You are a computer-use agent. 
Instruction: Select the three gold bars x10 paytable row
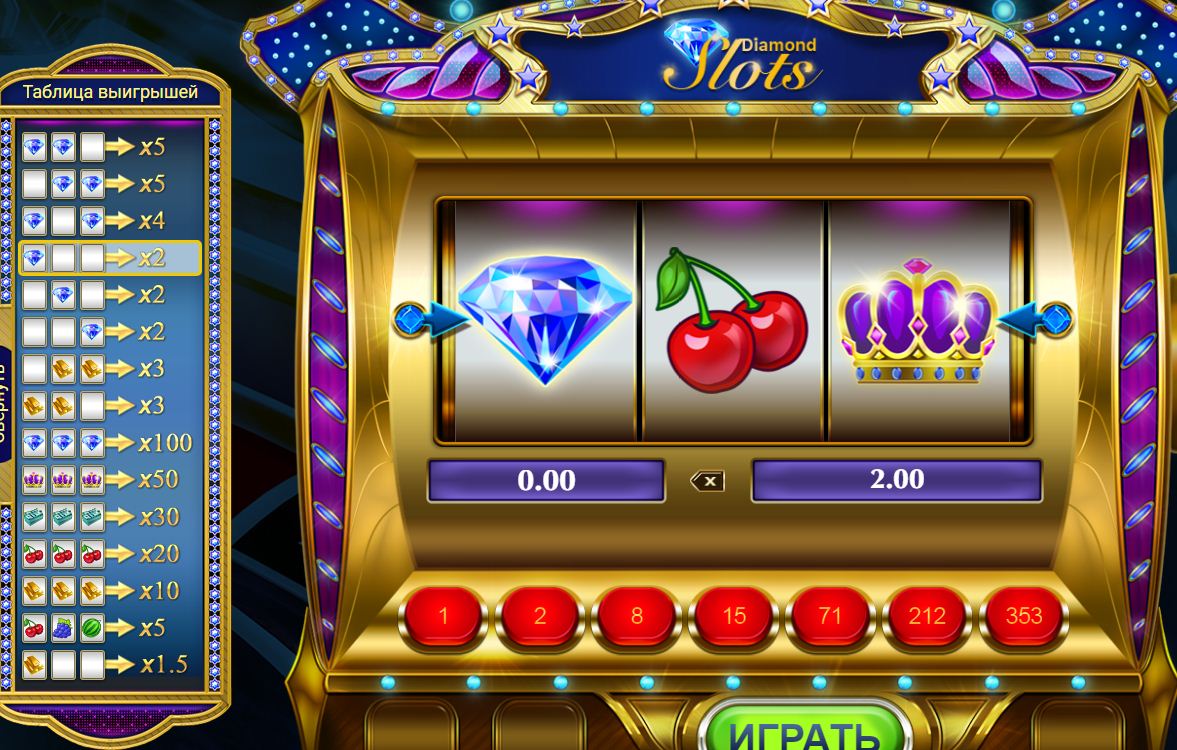point(109,591)
